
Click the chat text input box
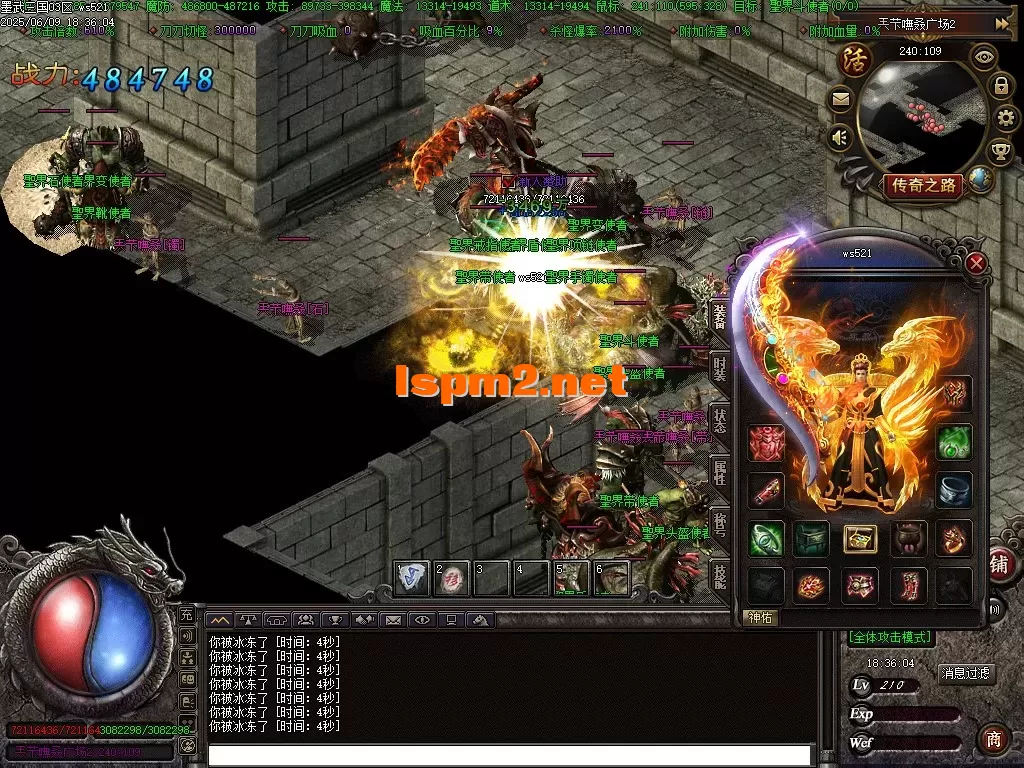[510, 755]
